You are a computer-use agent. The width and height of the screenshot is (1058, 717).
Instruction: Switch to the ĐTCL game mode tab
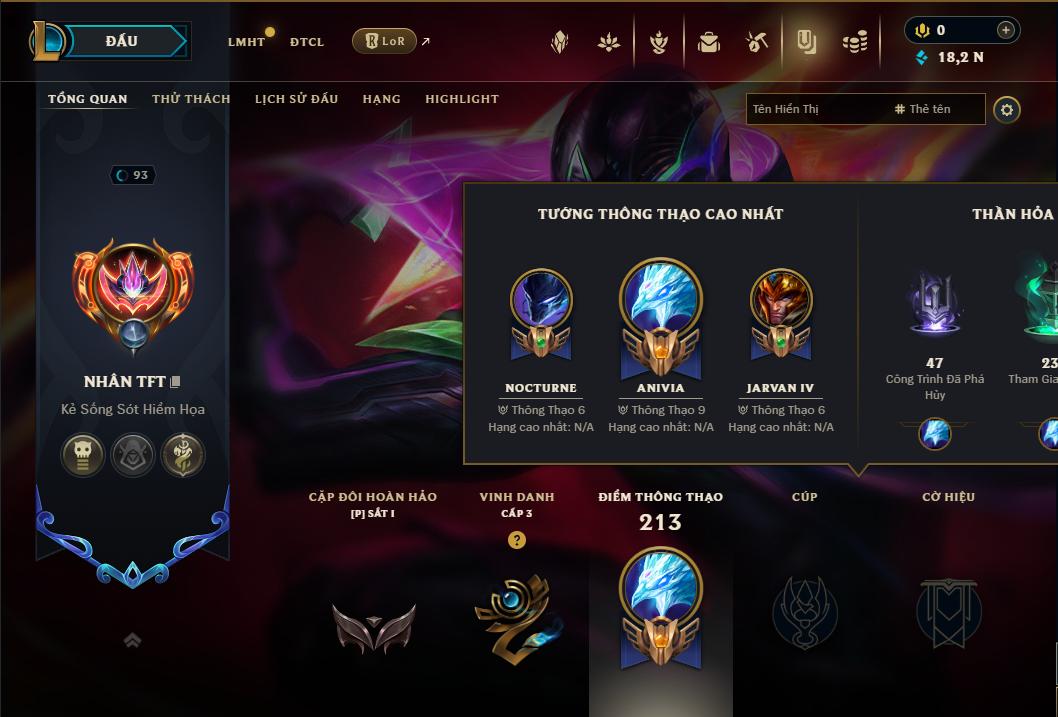tap(307, 42)
